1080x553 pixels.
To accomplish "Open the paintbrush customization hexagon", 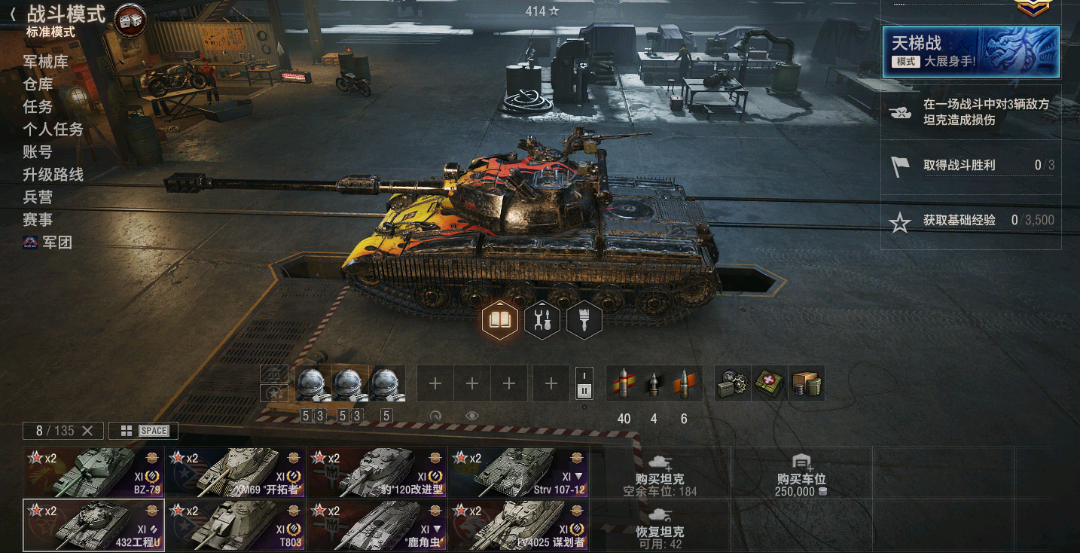I will 583,320.
